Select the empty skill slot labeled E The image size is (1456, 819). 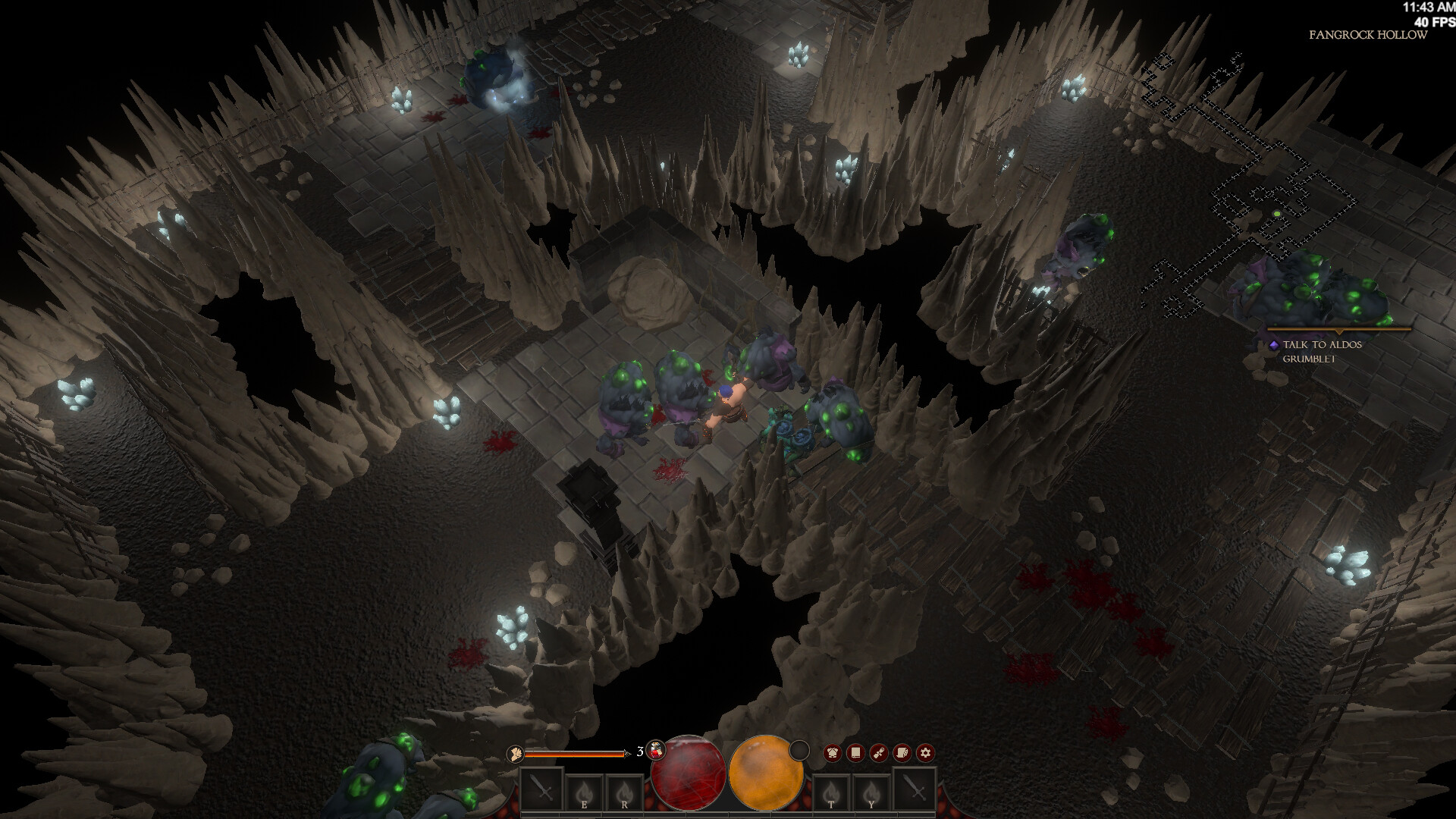click(584, 792)
